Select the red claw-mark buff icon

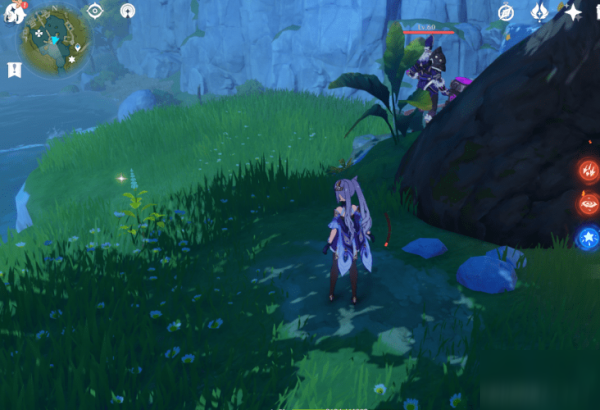[587, 170]
